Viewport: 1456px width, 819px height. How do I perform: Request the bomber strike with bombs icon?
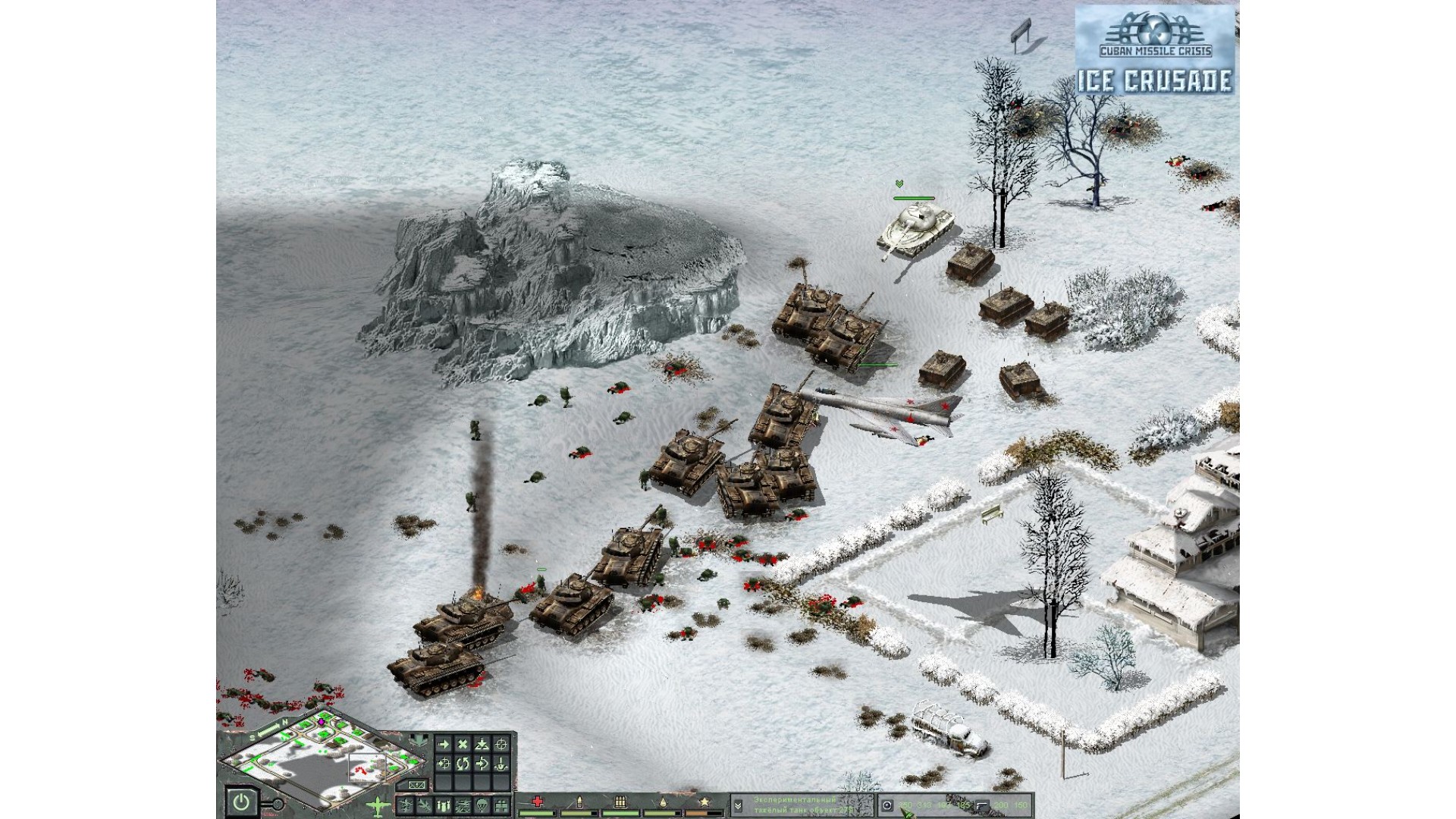pos(443,805)
